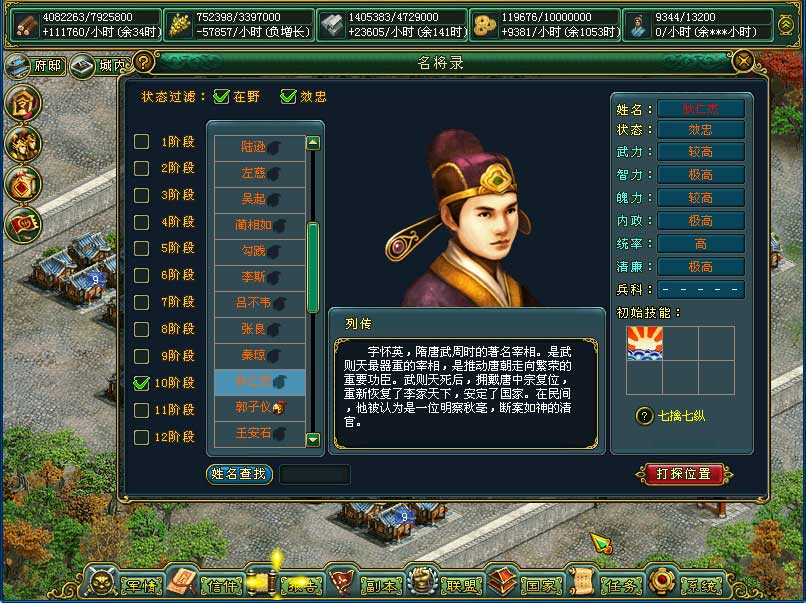Select the sunrise initial skill icon
806x603 pixels.
pyautogui.click(x=645, y=343)
